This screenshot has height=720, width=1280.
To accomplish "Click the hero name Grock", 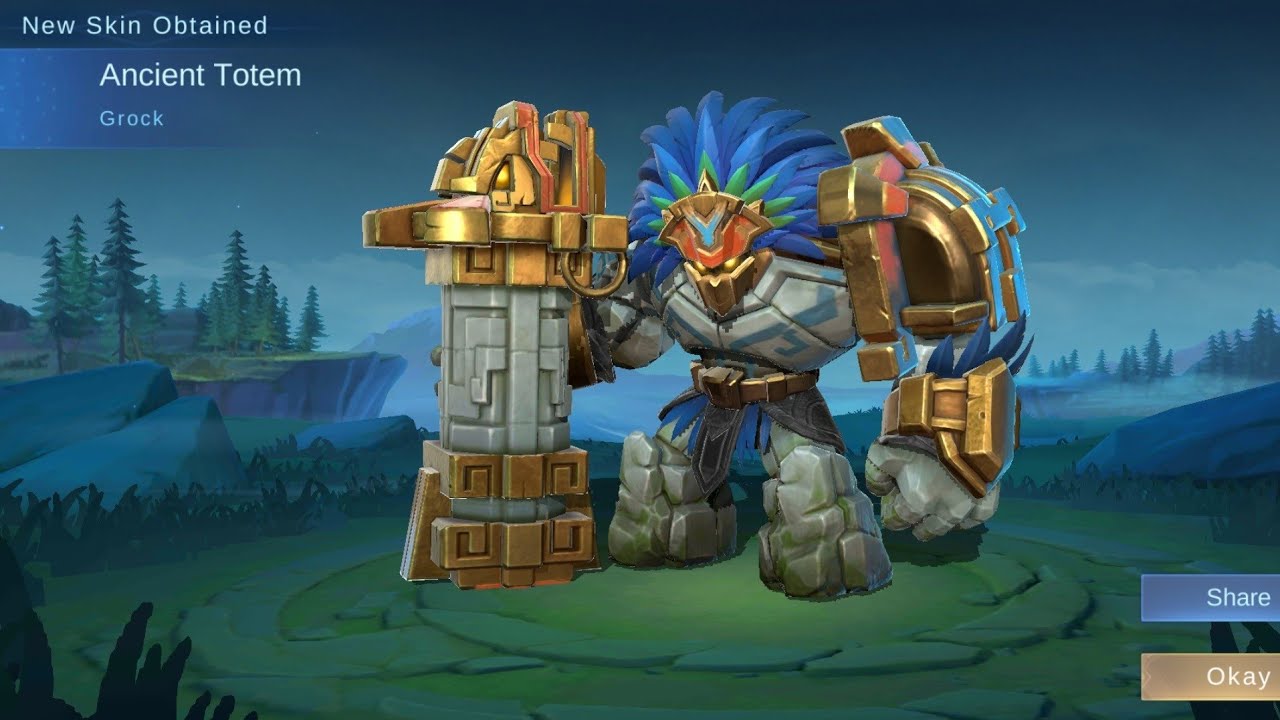I will [x=129, y=118].
